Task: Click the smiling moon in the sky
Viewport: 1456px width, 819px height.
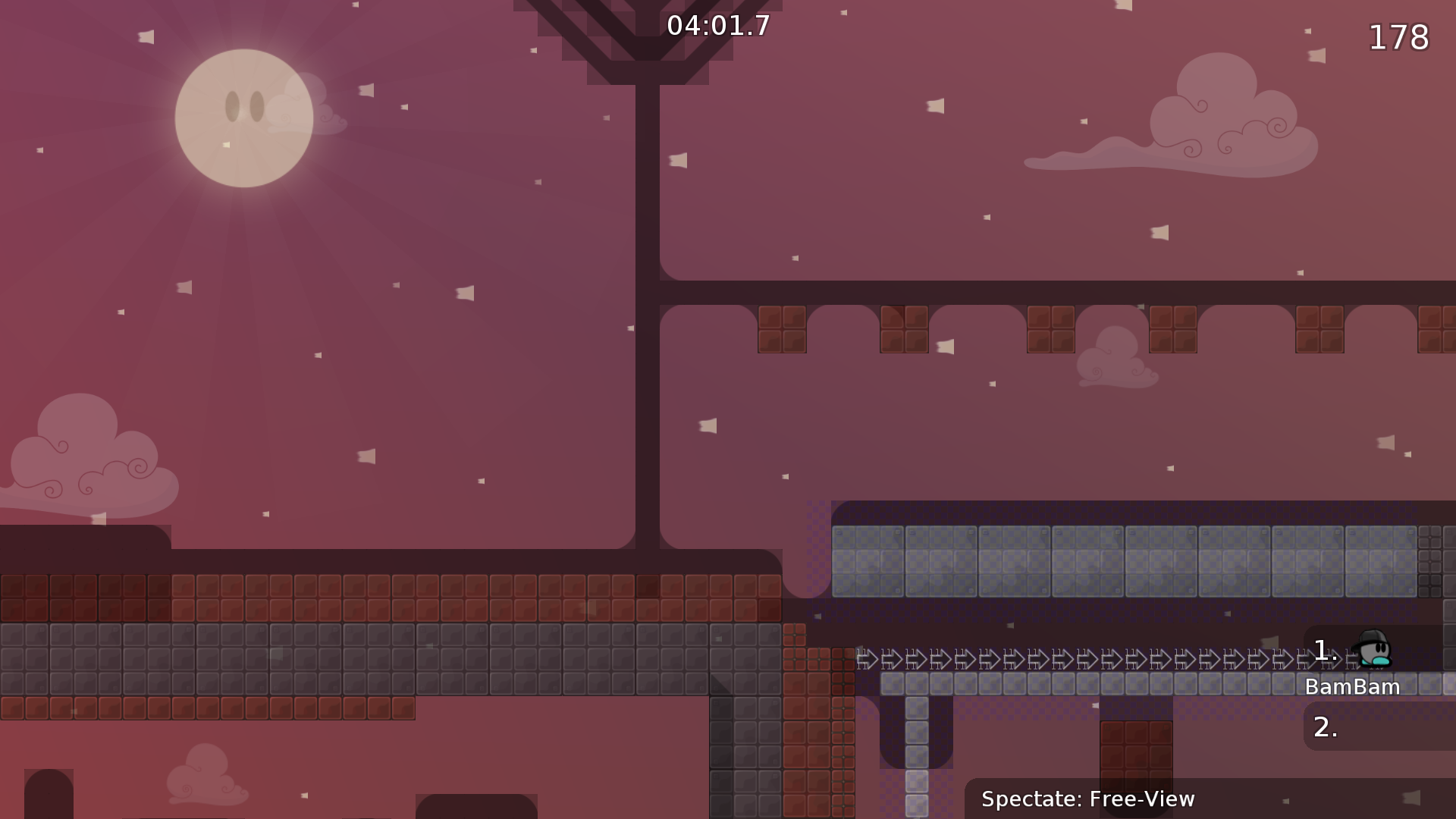Action: (x=246, y=118)
